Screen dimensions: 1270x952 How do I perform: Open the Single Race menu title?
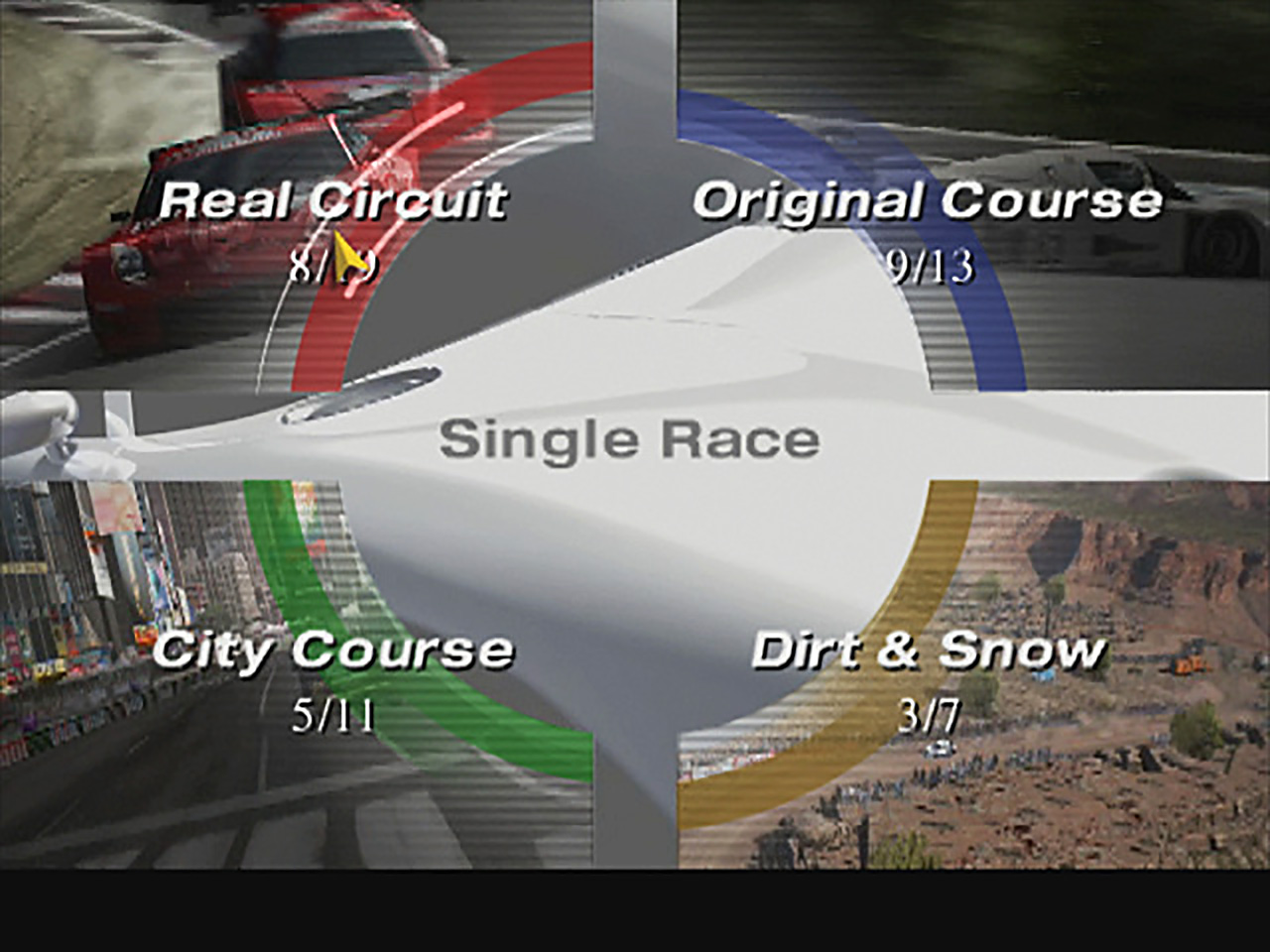pos(633,438)
